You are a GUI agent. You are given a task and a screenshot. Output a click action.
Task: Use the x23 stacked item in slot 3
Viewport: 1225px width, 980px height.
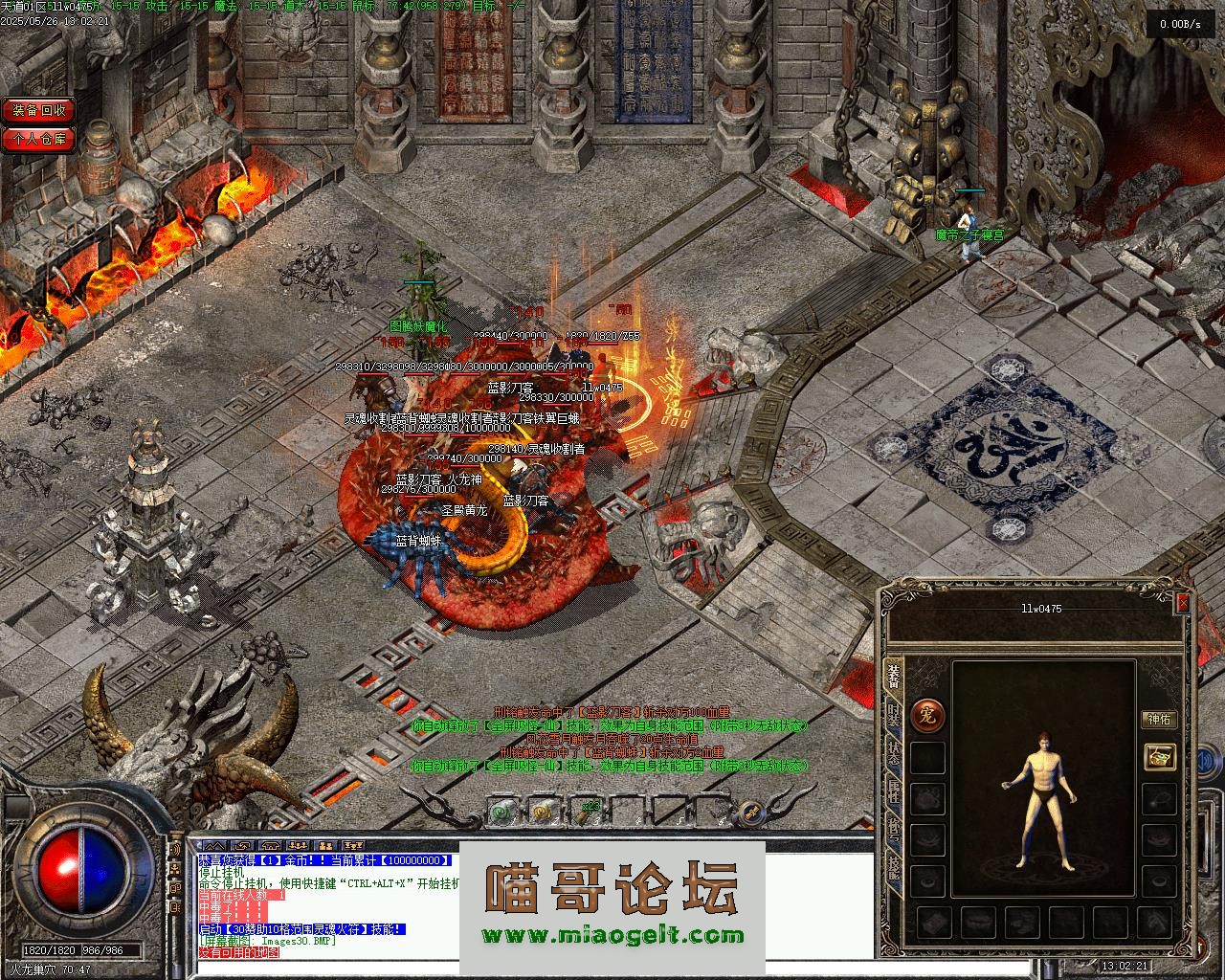coord(587,813)
